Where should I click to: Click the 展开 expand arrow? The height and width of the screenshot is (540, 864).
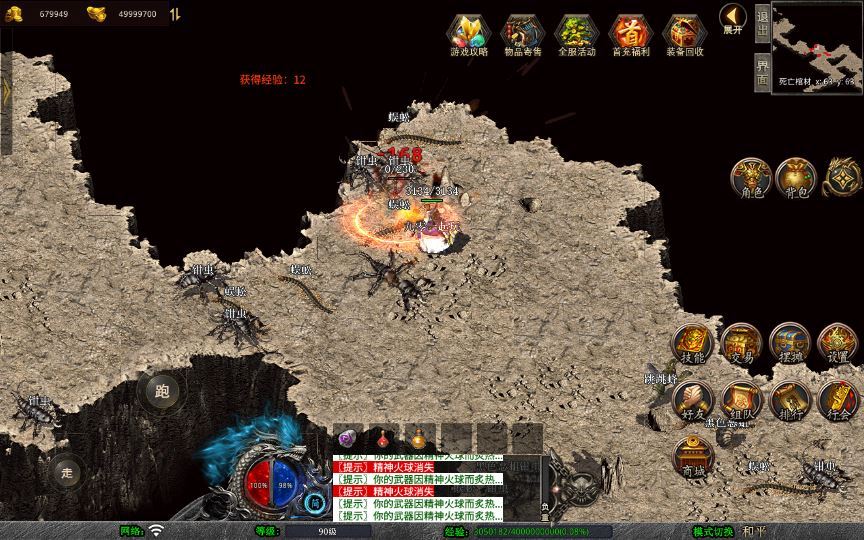pyautogui.click(x=733, y=19)
